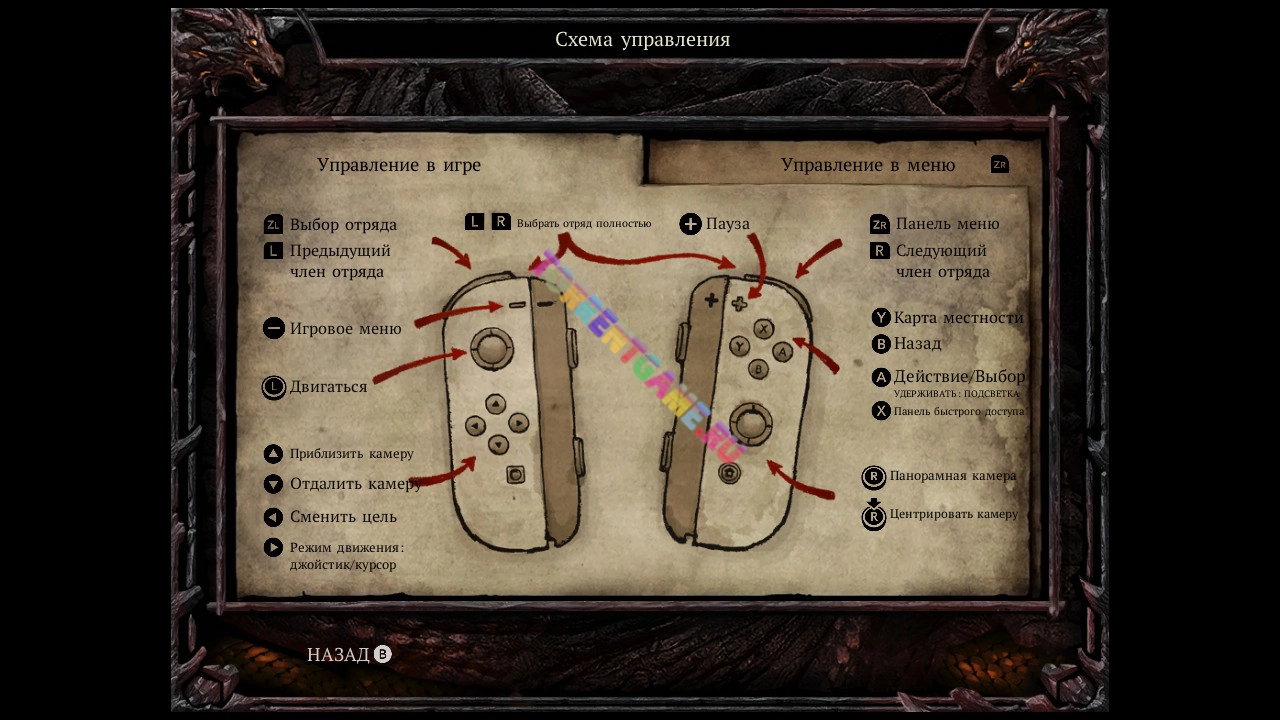Screen dimensions: 1280x720
Task: Select the ZR icon for Панель меню
Action: (879, 224)
